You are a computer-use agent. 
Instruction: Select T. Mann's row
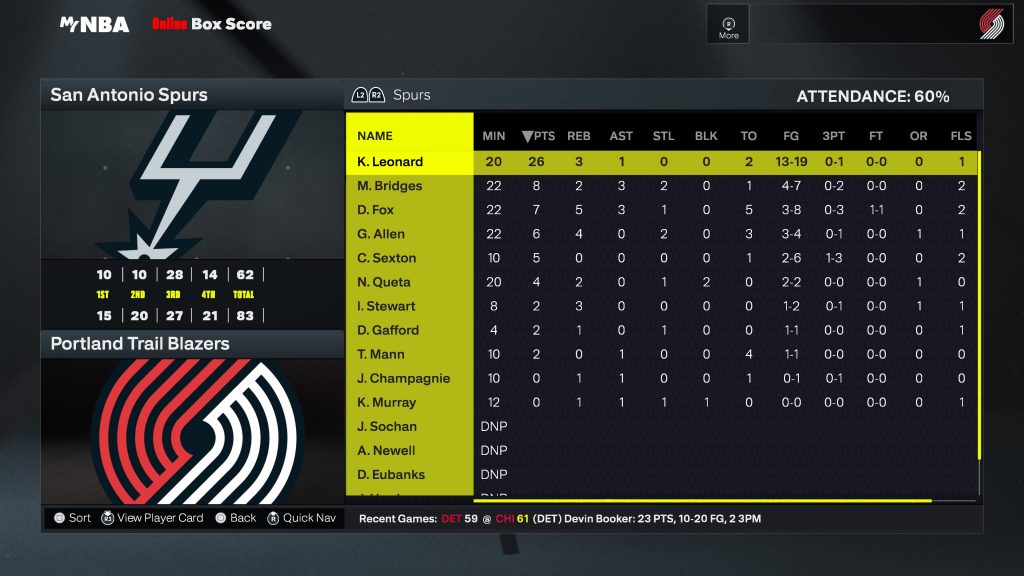381,354
